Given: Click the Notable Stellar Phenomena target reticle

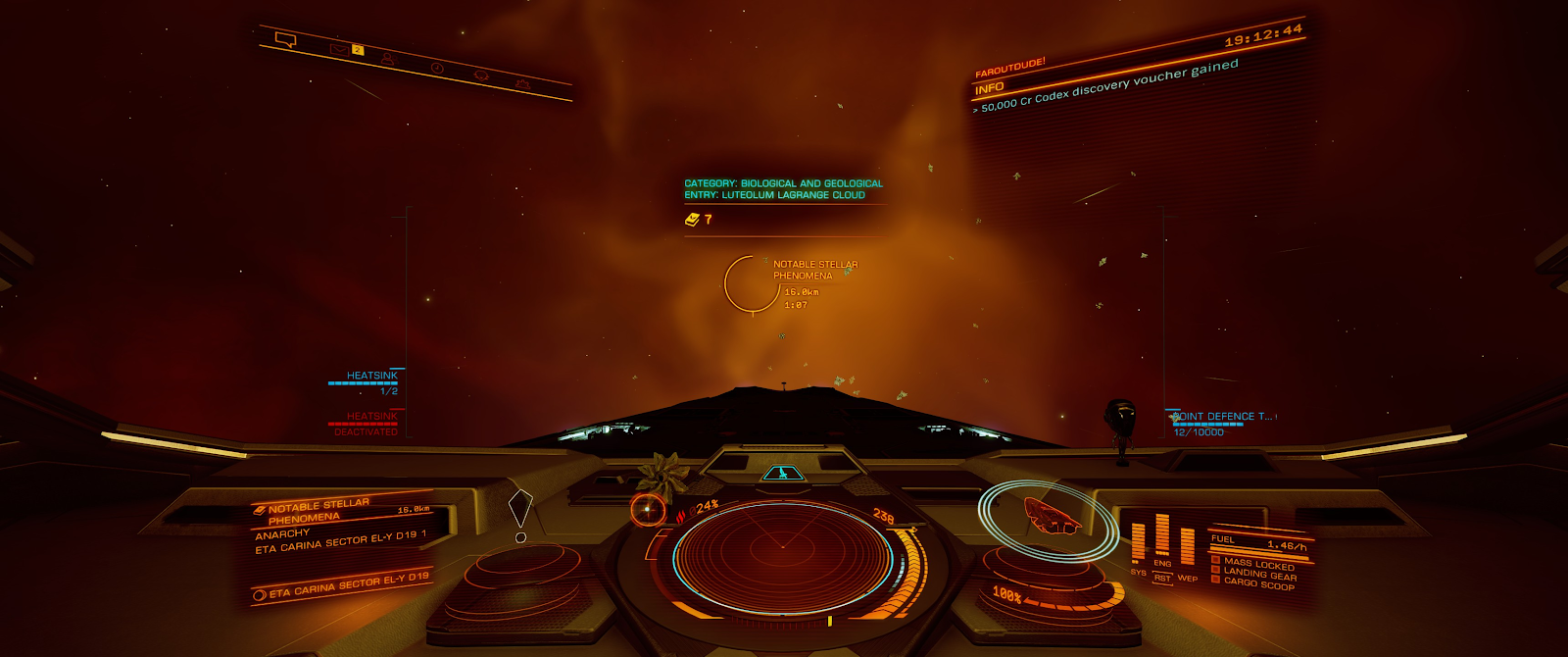Looking at the screenshot, I should 752,284.
